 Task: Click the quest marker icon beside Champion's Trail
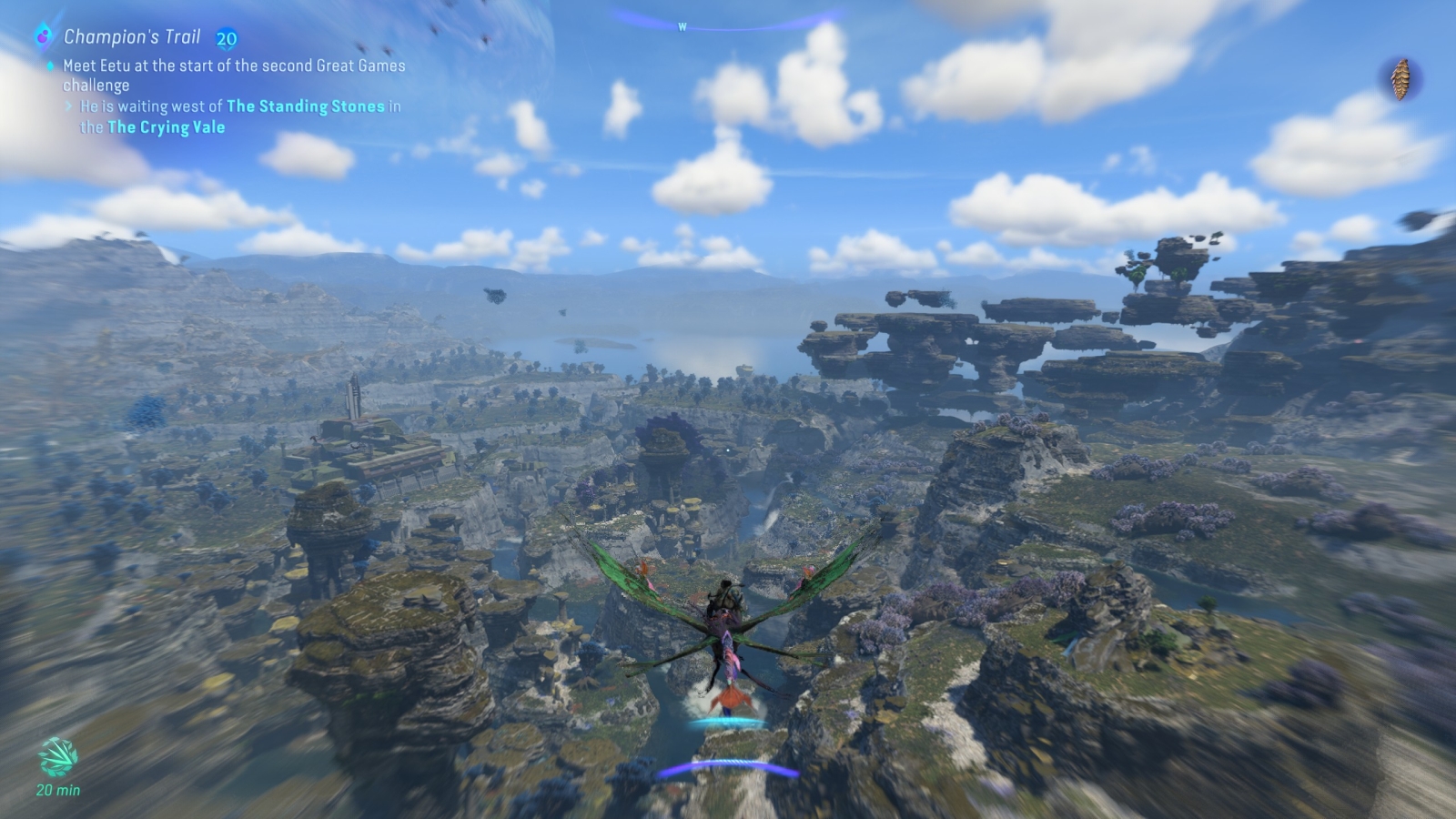pos(43,36)
